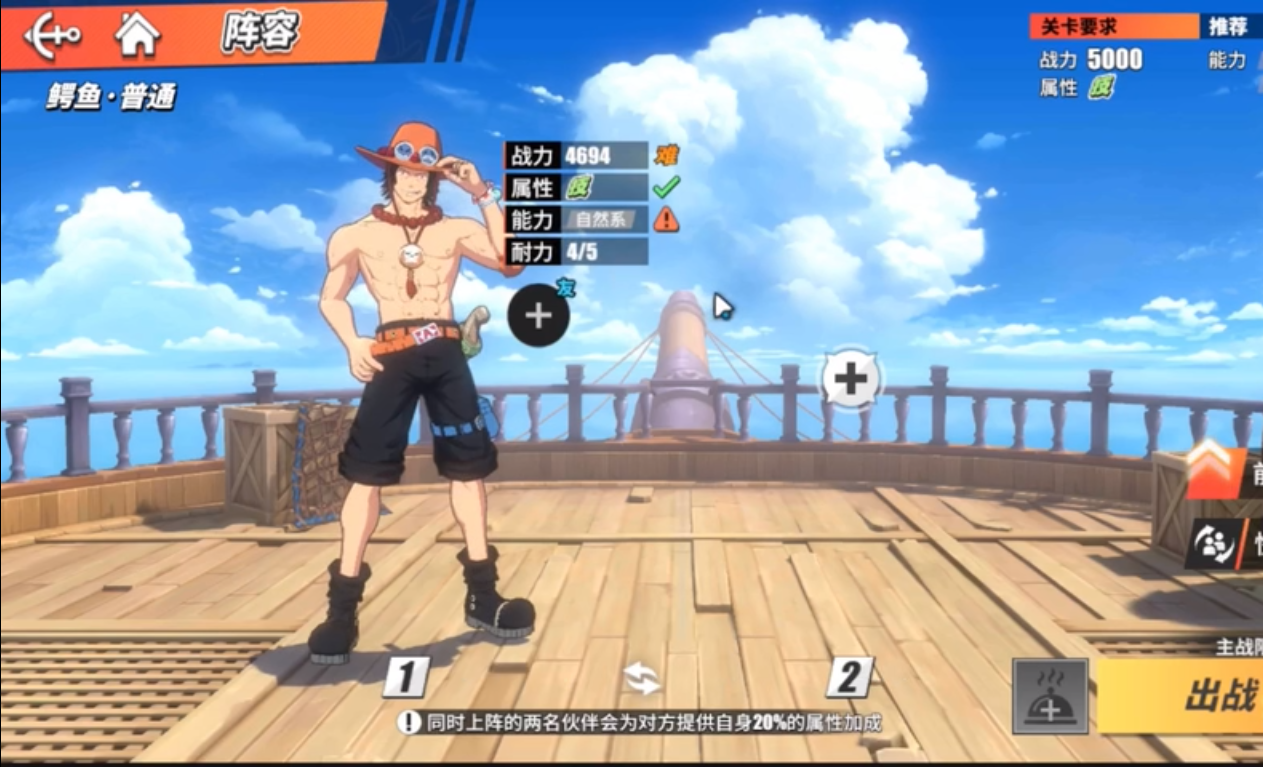The height and width of the screenshot is (767, 1263).
Task: Select the 关卡要求 tab
Action: (x=1112, y=27)
